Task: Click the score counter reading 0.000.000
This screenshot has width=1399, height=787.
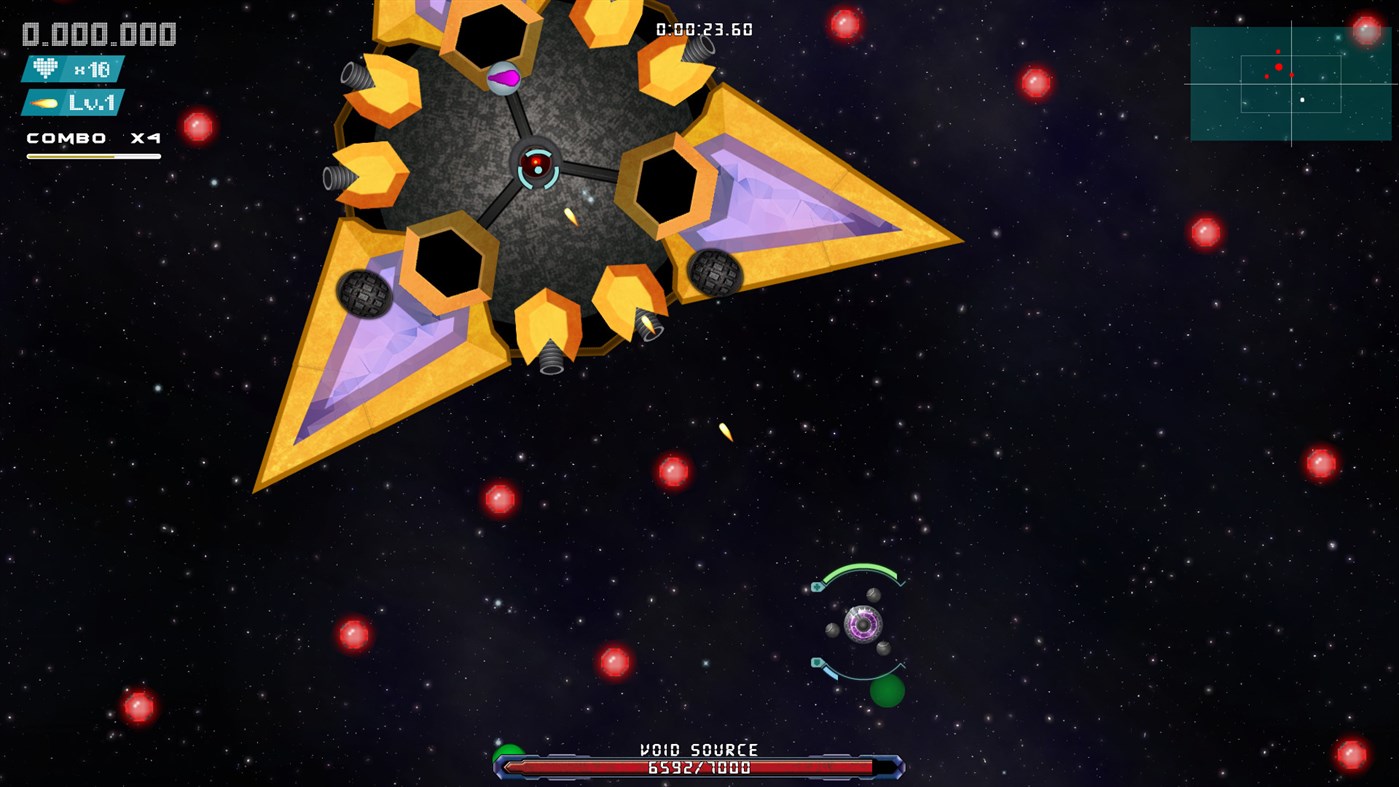Action: click(97, 32)
